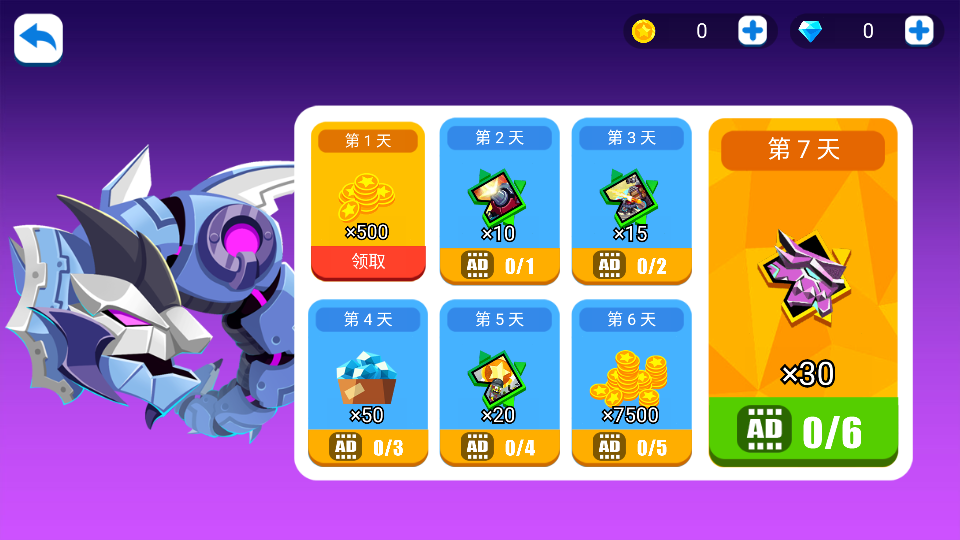Select the Day 5 ×20 fragment card
Screen dimensions: 960x540
(x=499, y=380)
